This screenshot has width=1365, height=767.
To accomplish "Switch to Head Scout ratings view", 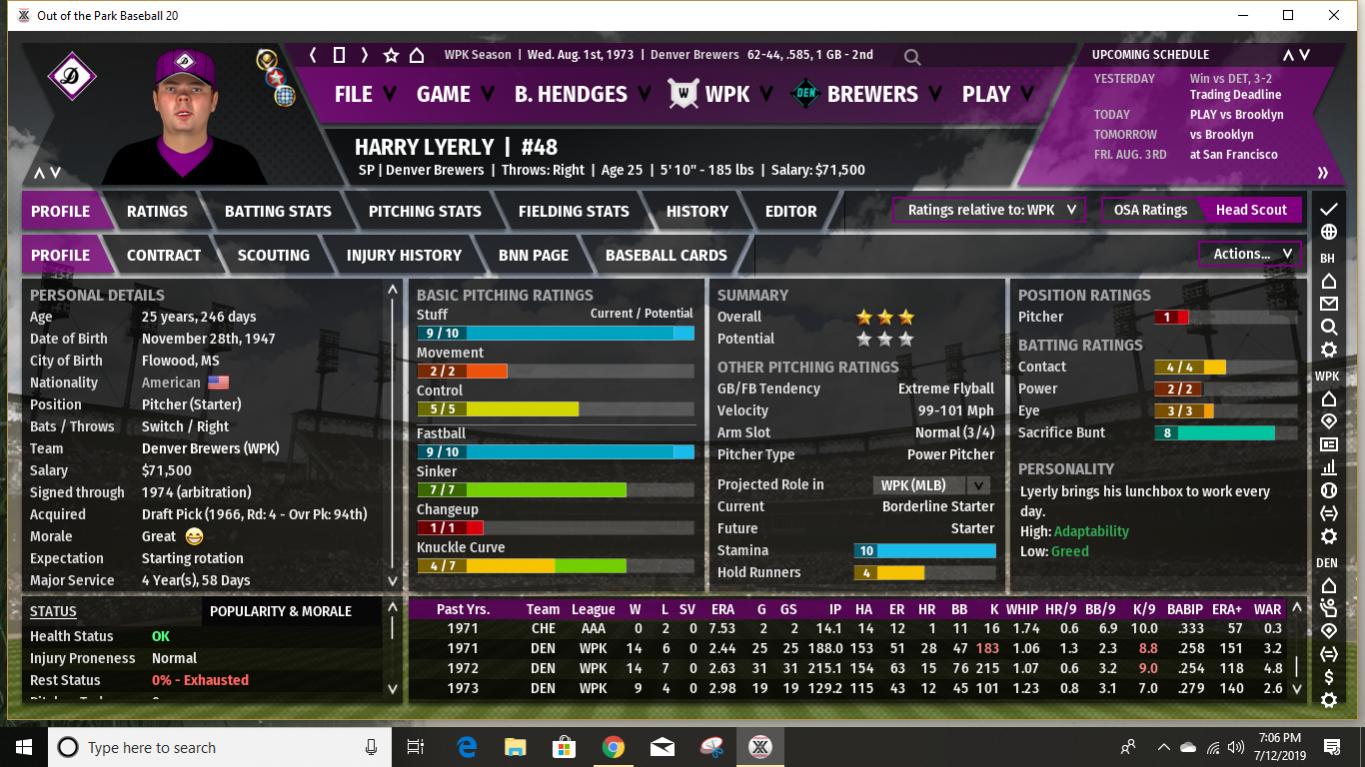I will (x=1251, y=210).
